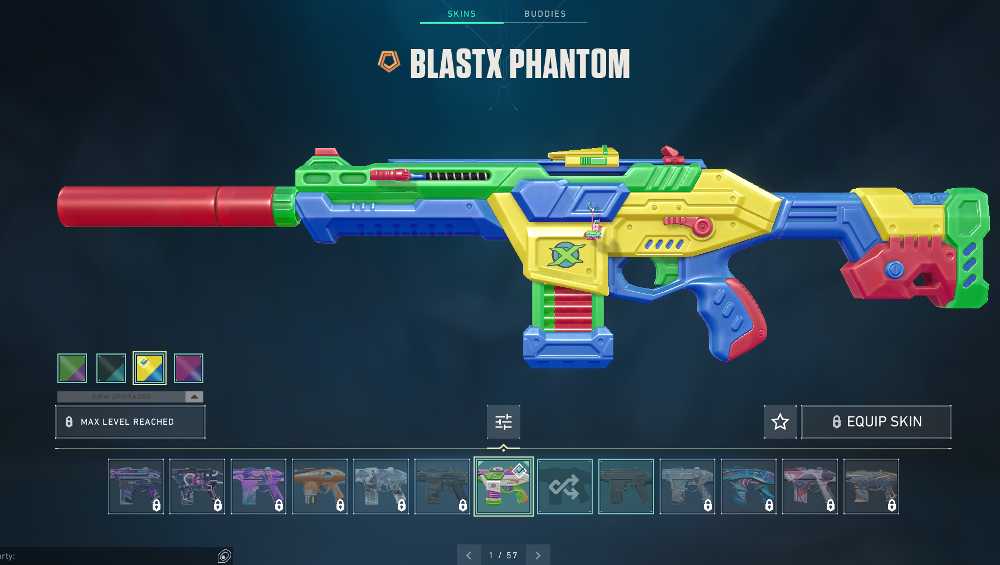Go to the next skins page

pos(538,555)
